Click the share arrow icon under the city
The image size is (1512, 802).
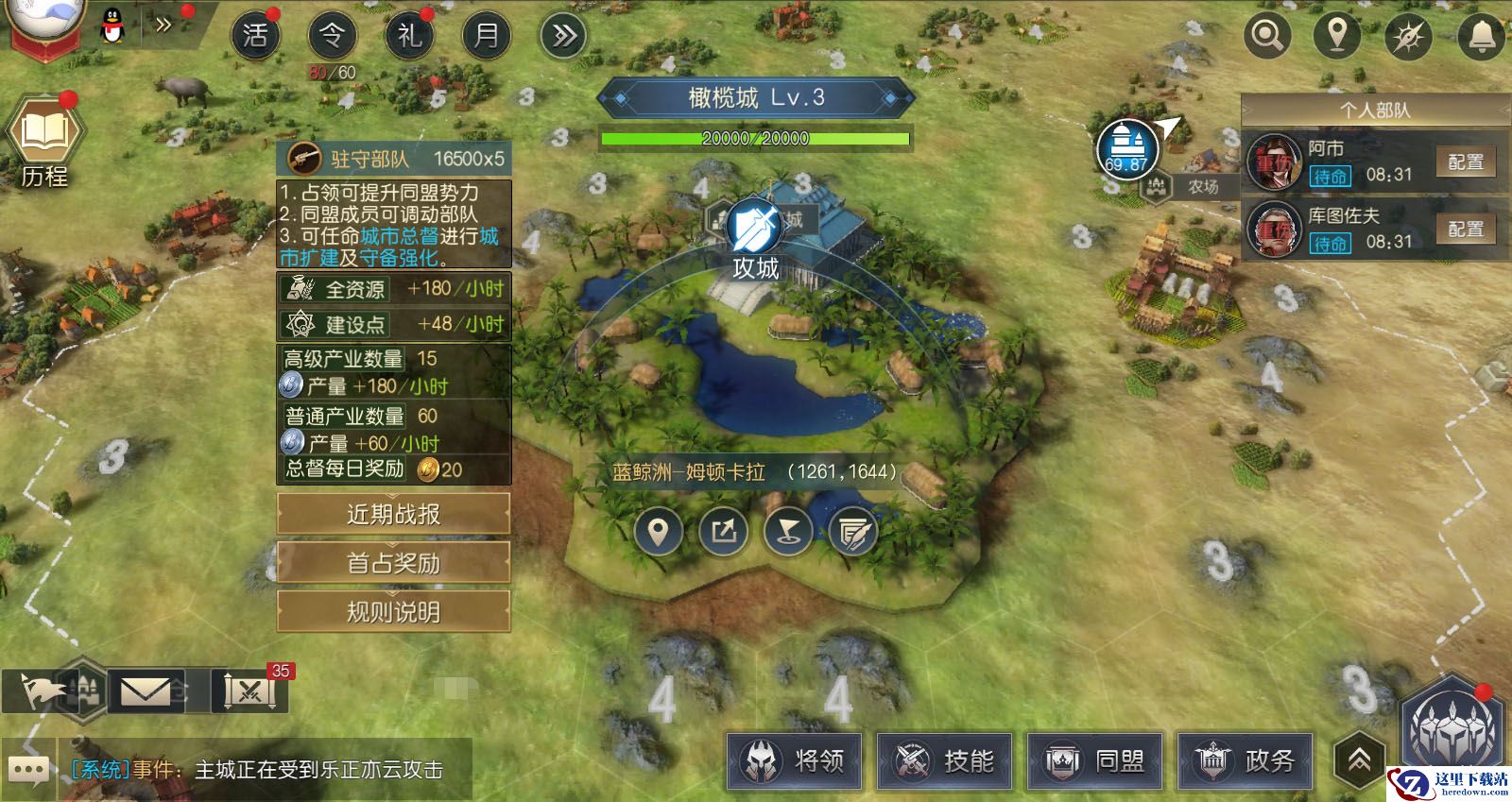point(723,532)
